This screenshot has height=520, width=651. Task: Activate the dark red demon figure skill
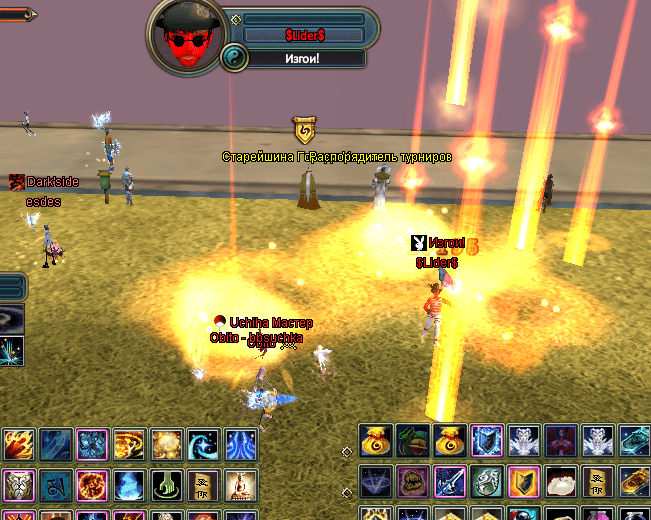pos(560,440)
